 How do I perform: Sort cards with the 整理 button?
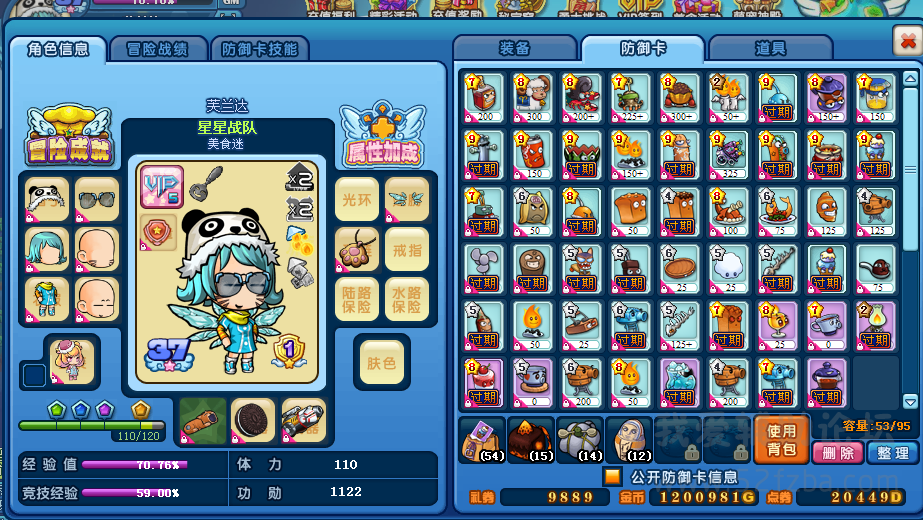891,453
